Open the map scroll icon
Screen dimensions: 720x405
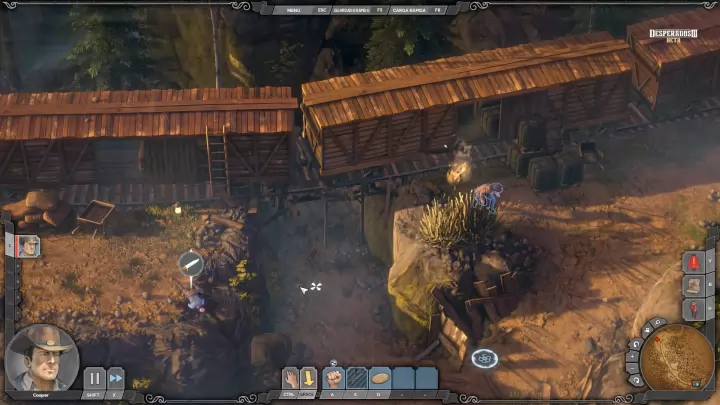695,285
